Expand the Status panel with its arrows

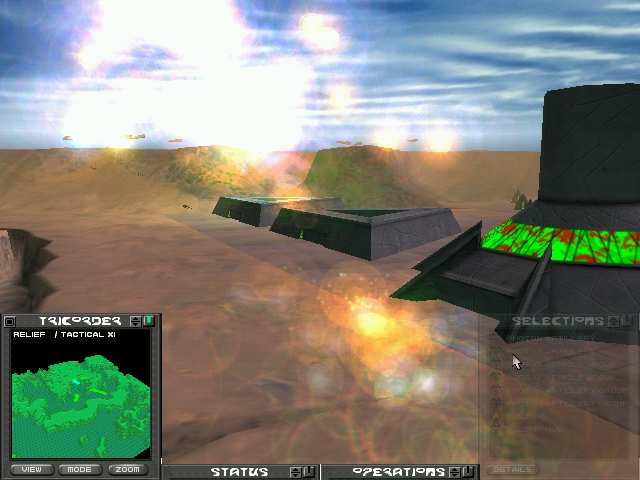(x=295, y=472)
